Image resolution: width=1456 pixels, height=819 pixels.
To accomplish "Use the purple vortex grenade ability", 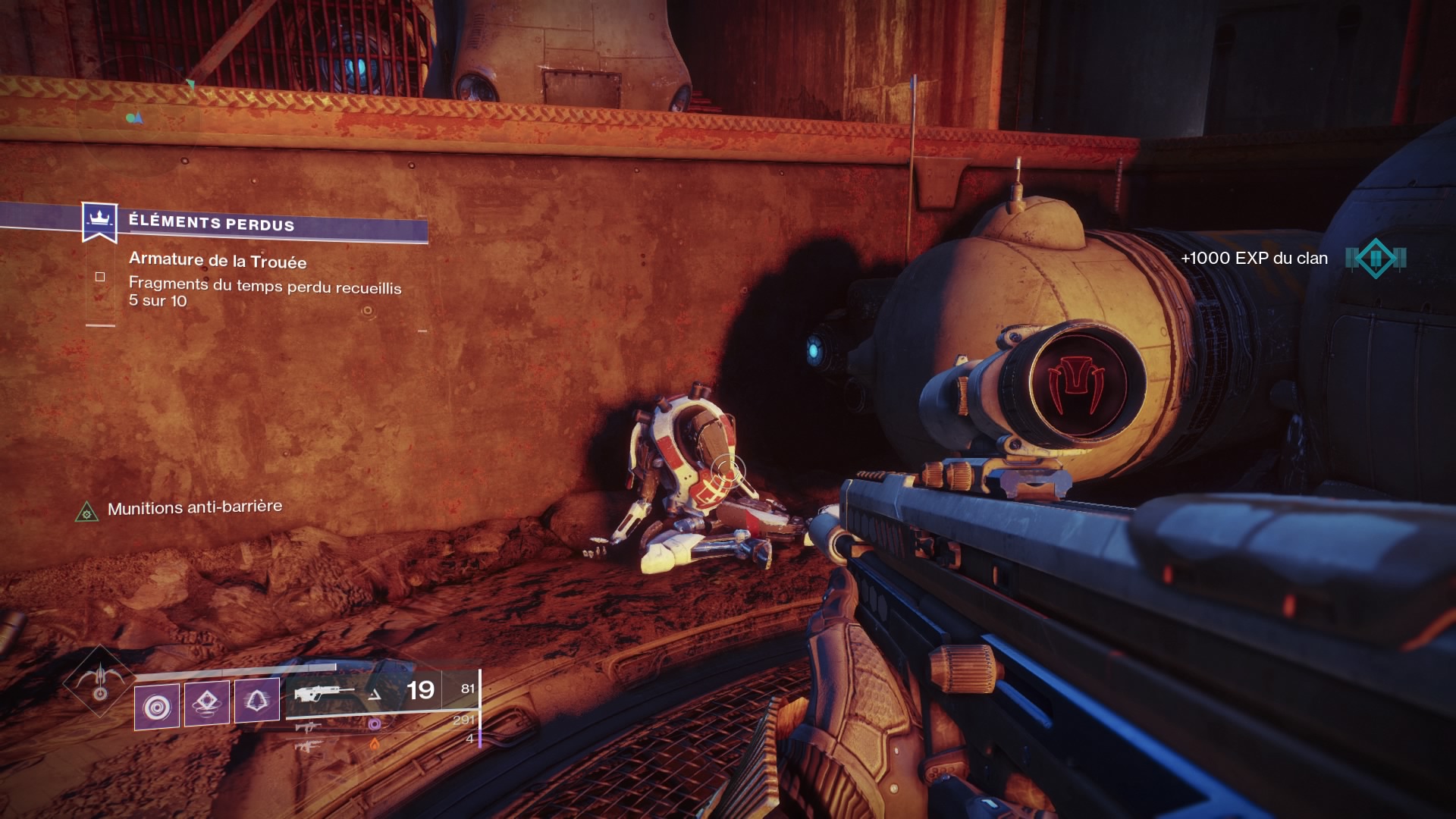I will (157, 707).
